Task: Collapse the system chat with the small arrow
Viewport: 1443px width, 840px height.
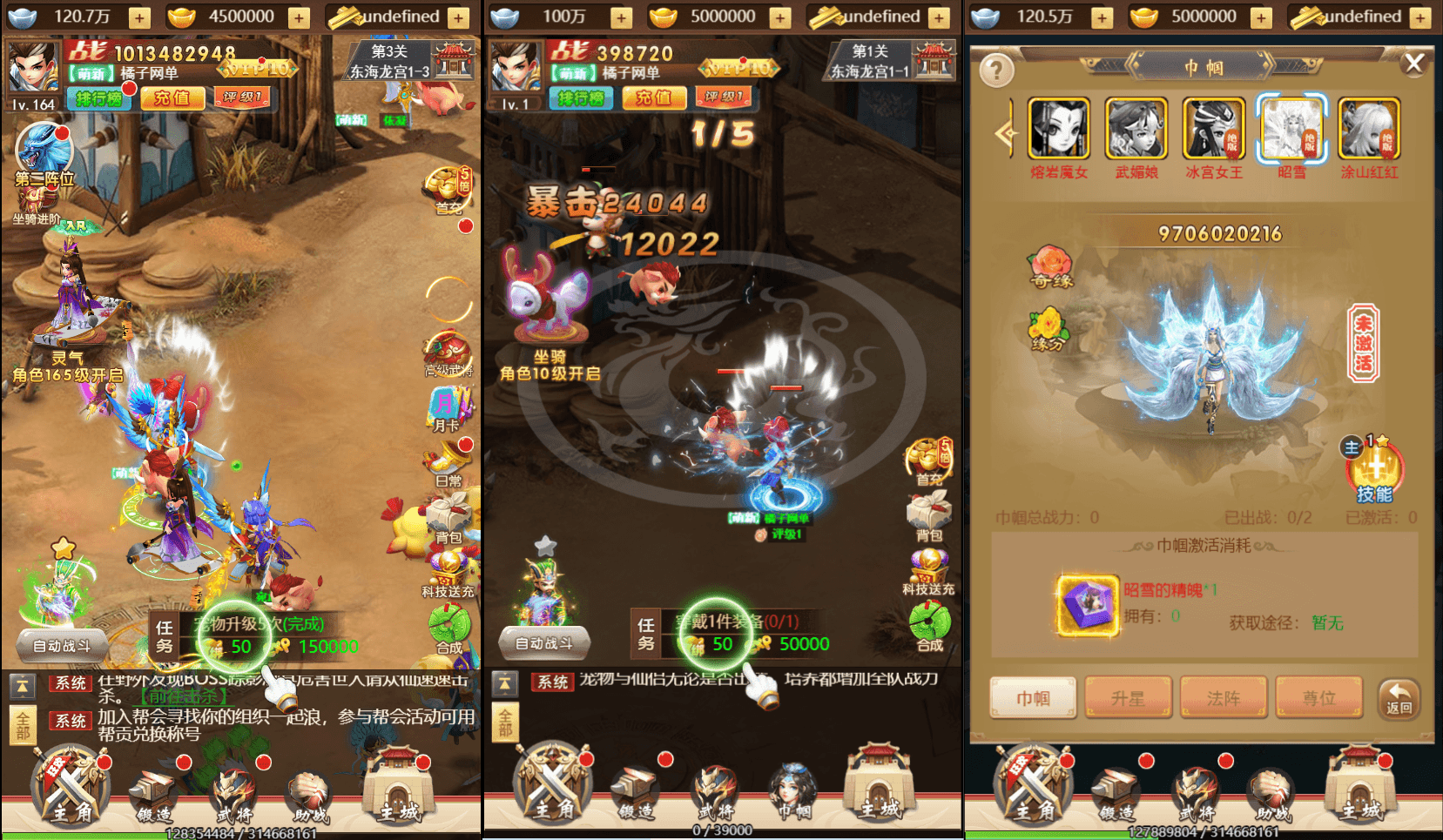Action: point(21,686)
